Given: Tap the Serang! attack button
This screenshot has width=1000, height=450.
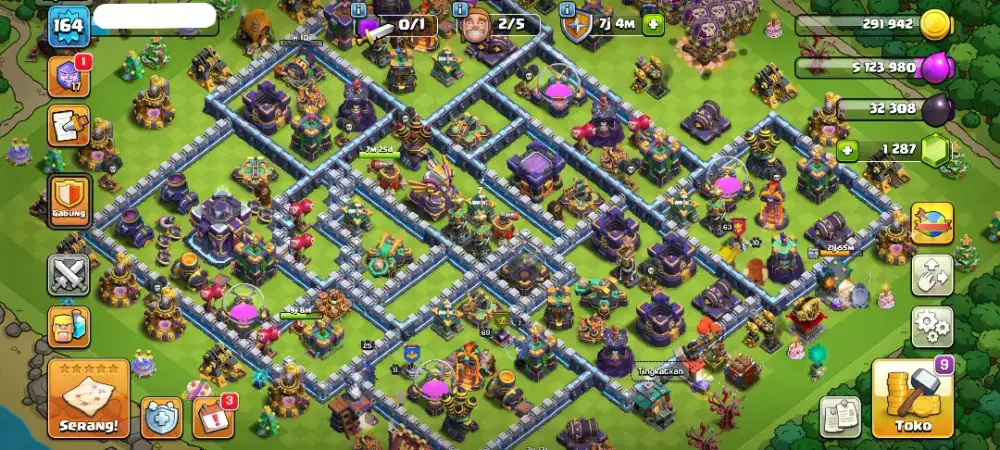Looking at the screenshot, I should (88, 399).
